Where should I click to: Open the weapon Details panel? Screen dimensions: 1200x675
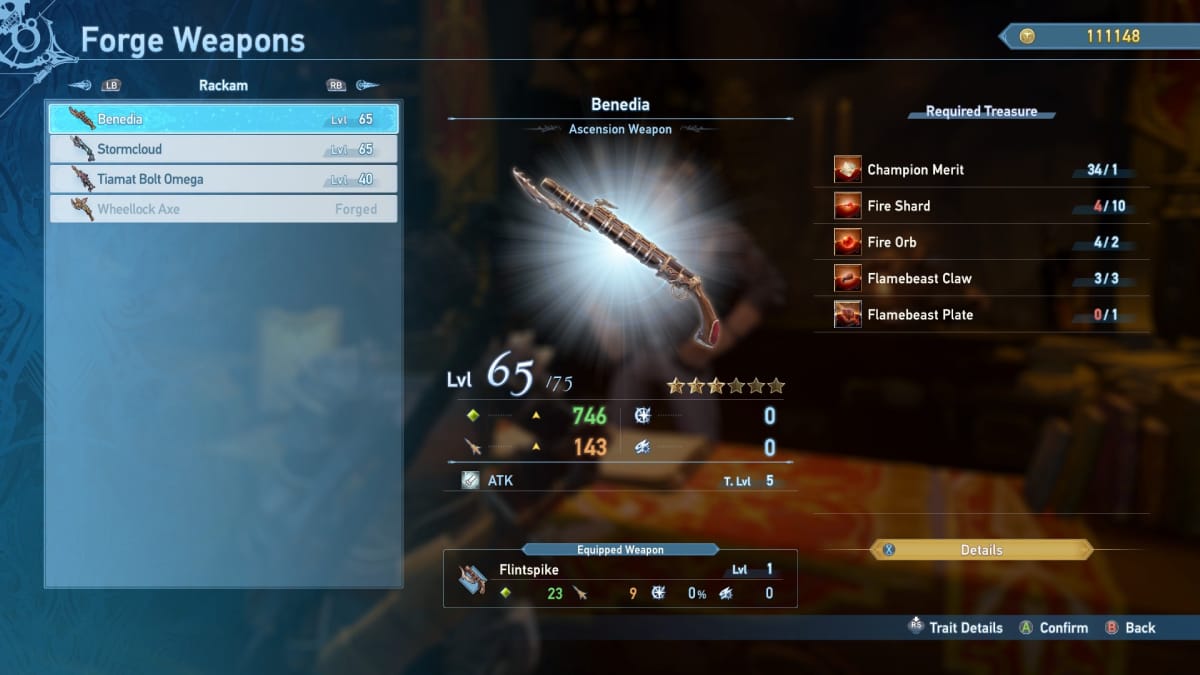coord(981,550)
